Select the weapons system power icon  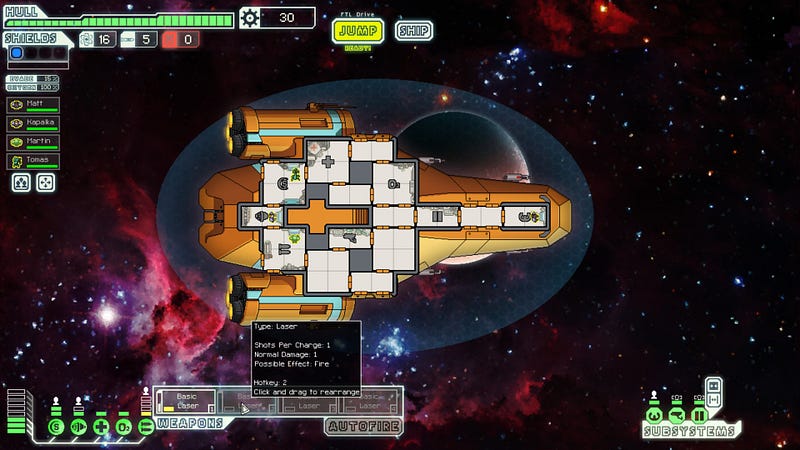[x=146, y=427]
